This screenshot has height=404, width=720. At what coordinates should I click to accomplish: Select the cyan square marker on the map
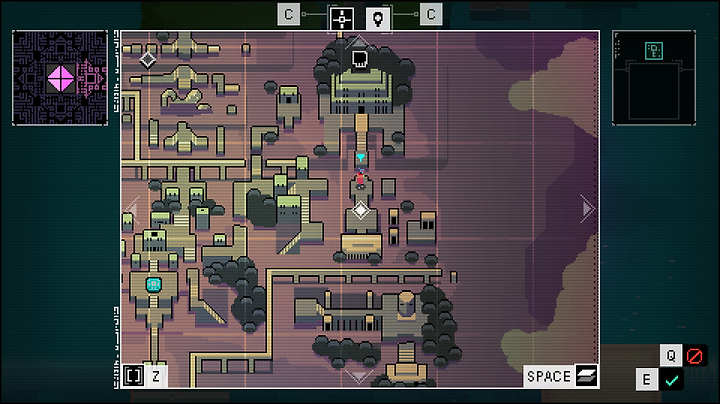(x=154, y=285)
